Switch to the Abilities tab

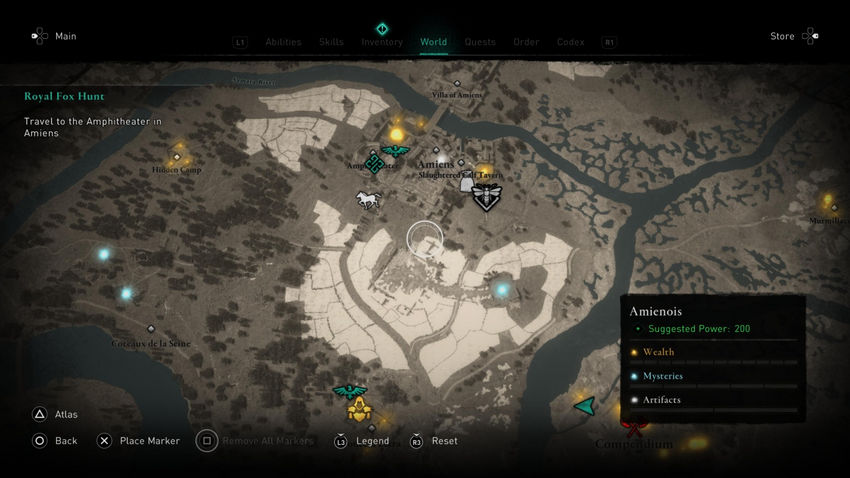(283, 42)
